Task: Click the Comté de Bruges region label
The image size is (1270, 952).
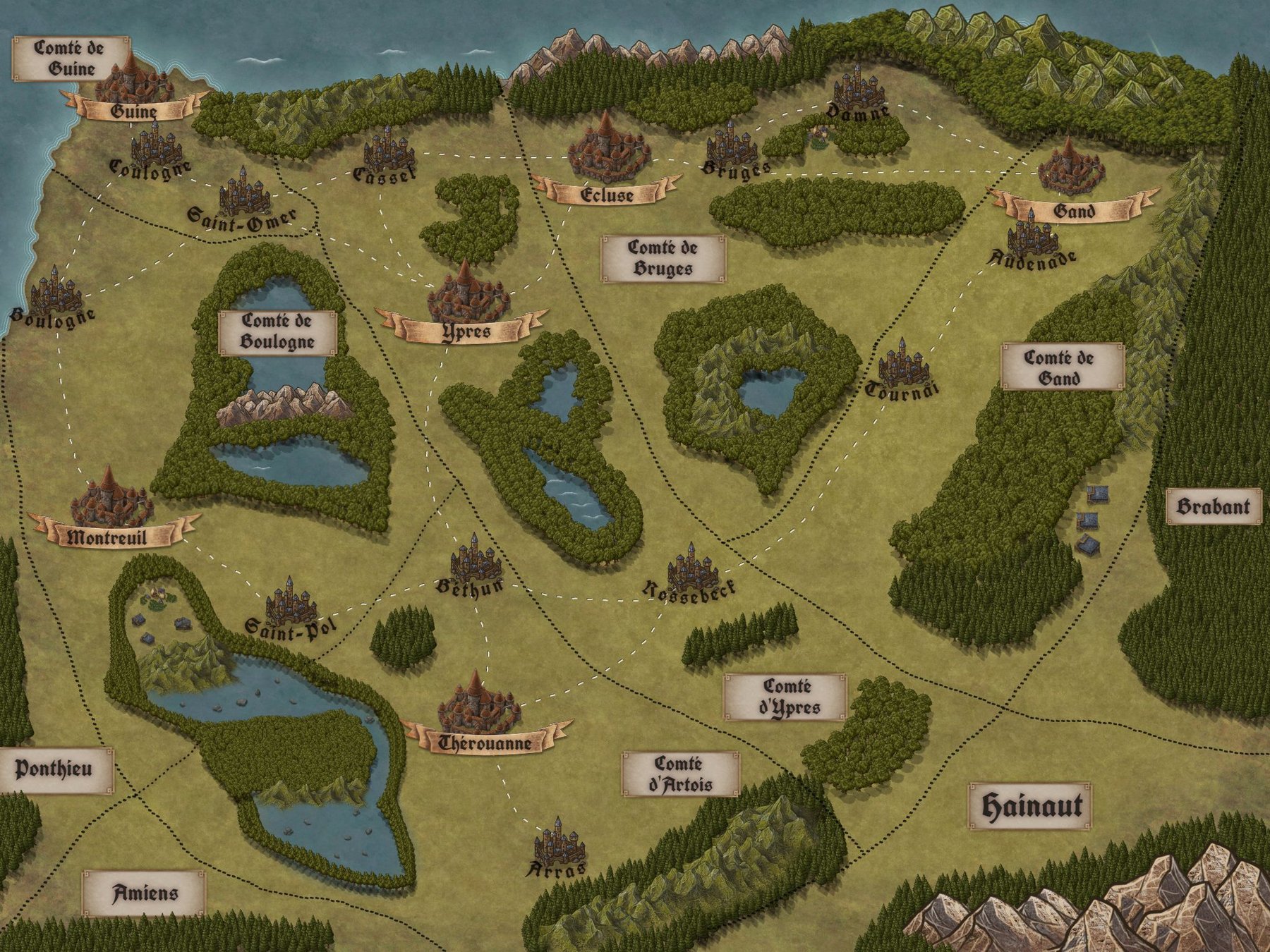Action: [663, 258]
